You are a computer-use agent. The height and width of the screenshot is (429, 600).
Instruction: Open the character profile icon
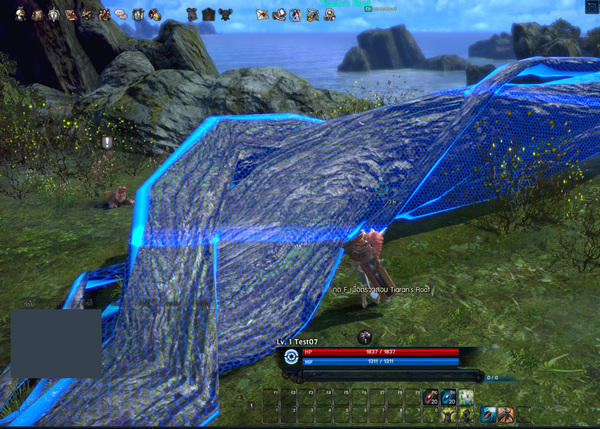19,14
